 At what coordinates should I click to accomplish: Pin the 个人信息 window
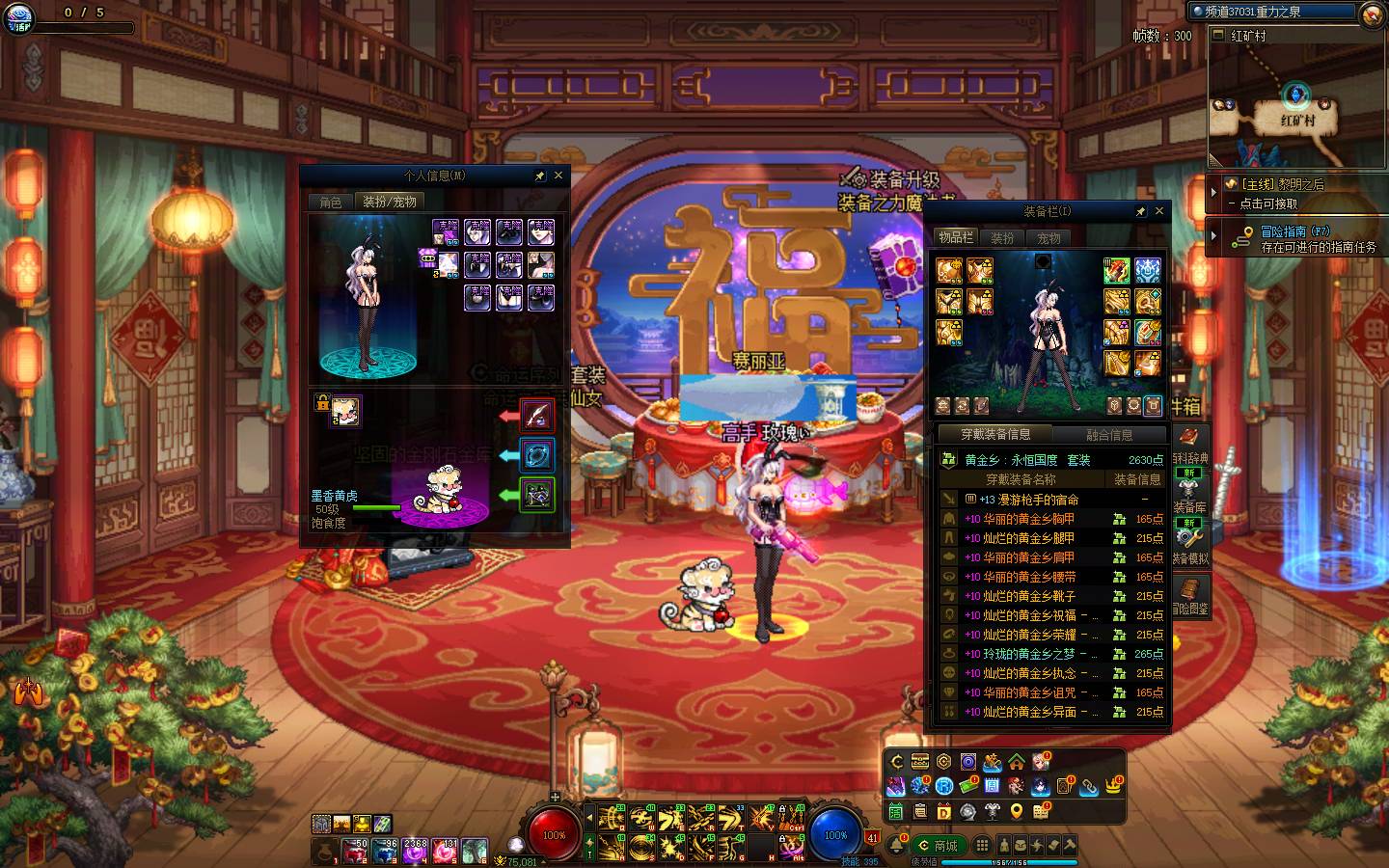[540, 176]
